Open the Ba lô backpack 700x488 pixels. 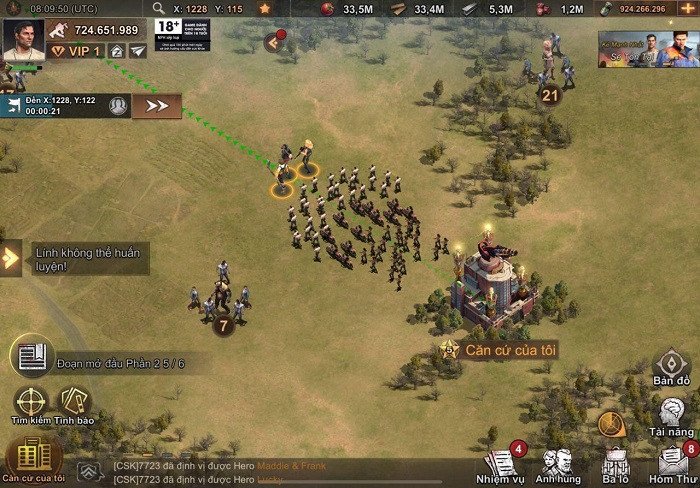coord(615,465)
